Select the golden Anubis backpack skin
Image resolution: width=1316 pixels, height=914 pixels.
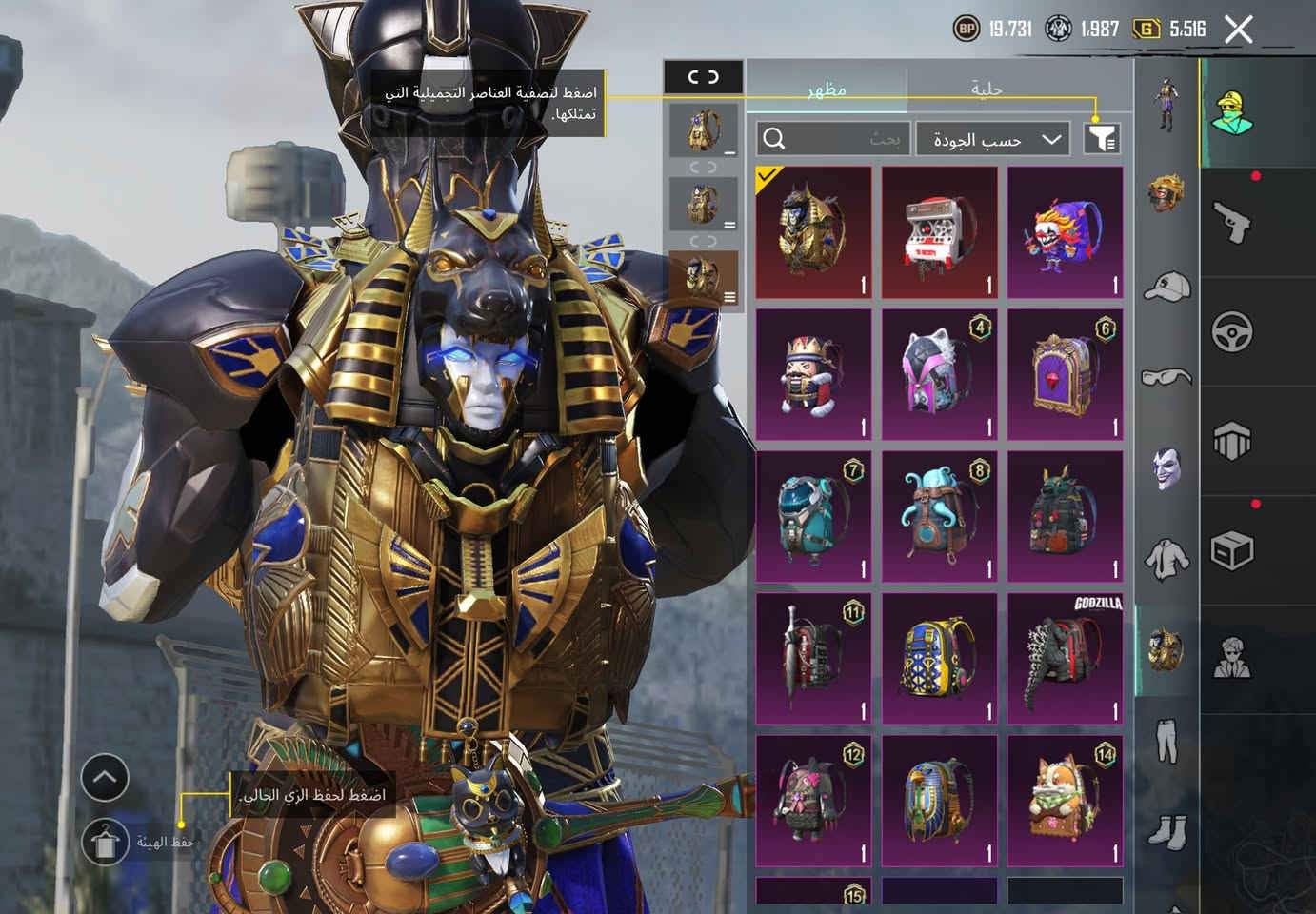pos(813,233)
